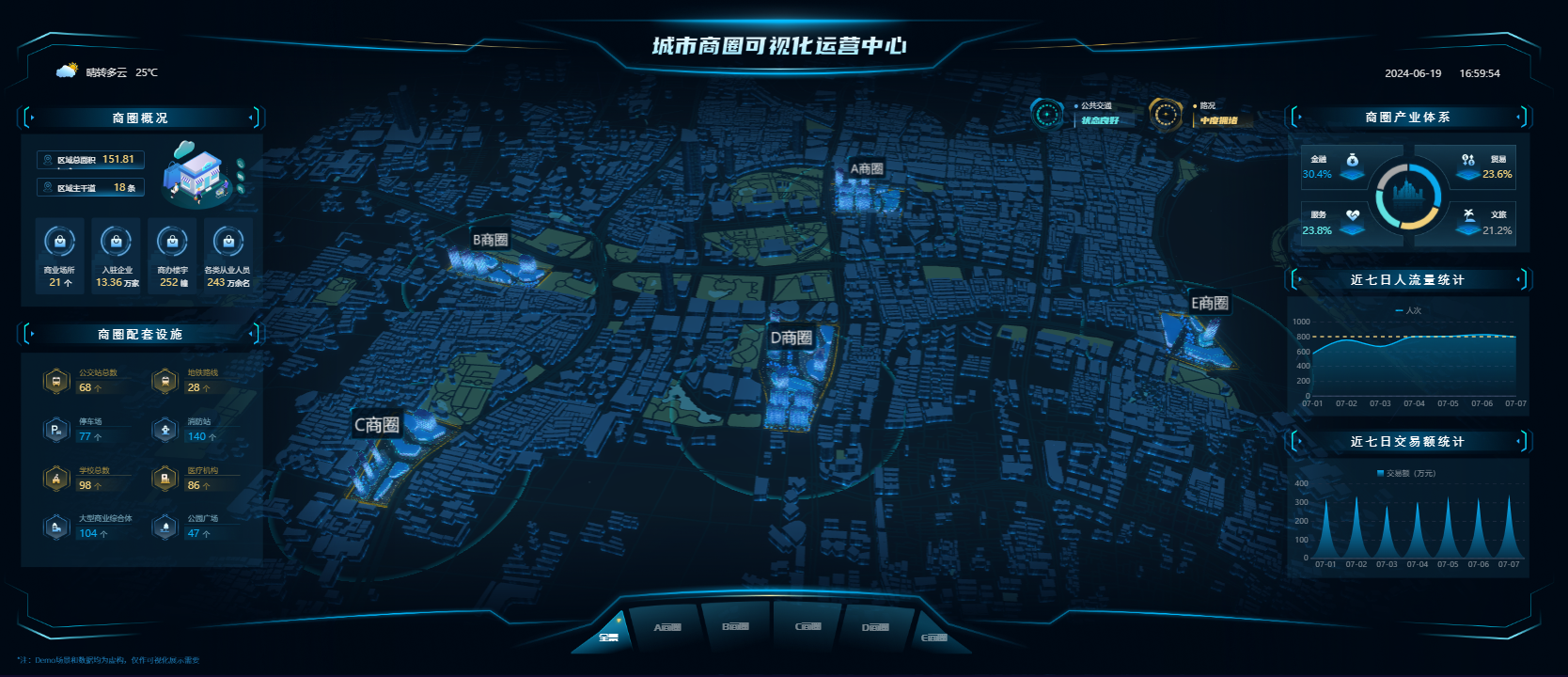This screenshot has width=1568, height=677.
Task: Toggle the 路况 gauge showing 中度拥堵
Action: 1167,115
